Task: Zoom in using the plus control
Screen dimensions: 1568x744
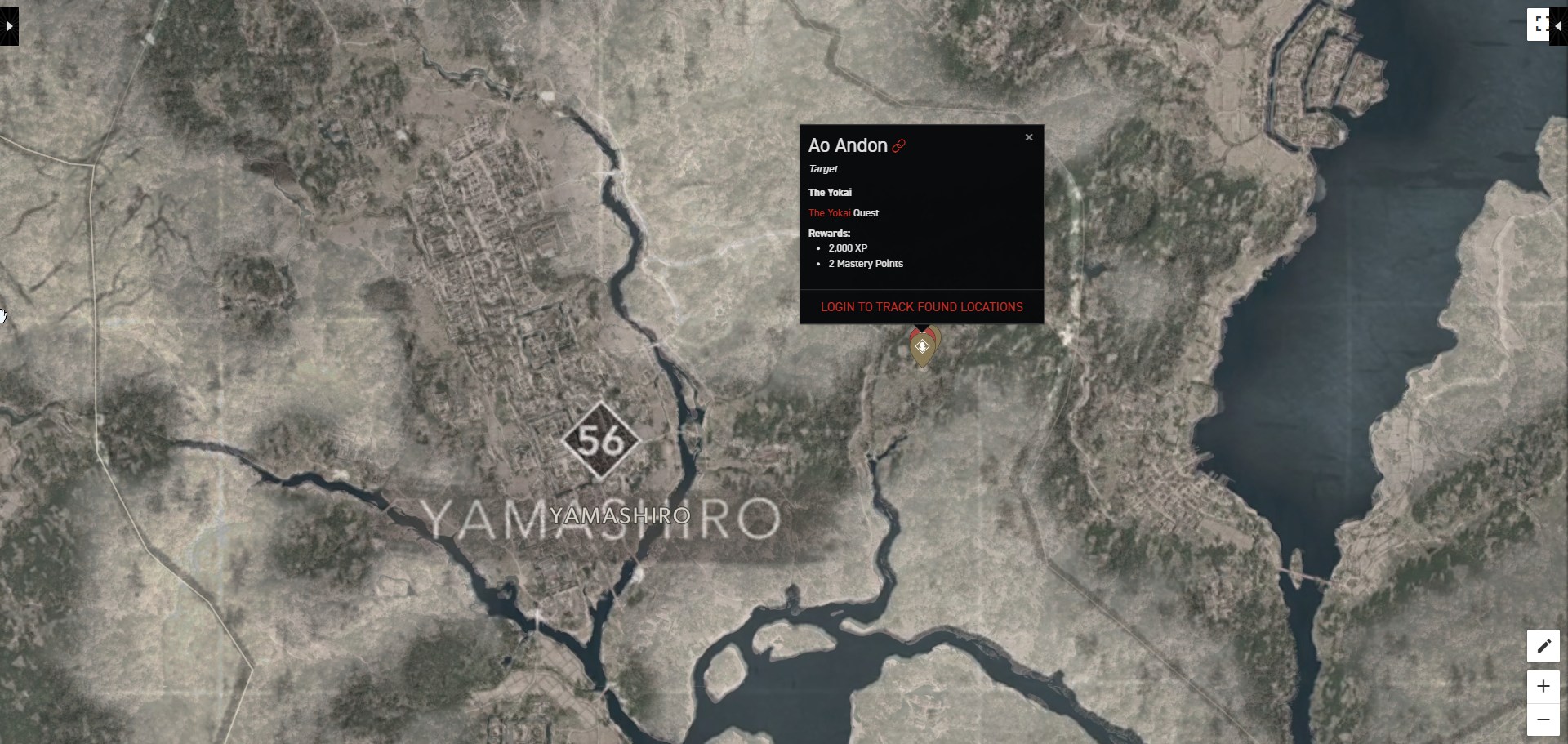Action: [x=1543, y=686]
